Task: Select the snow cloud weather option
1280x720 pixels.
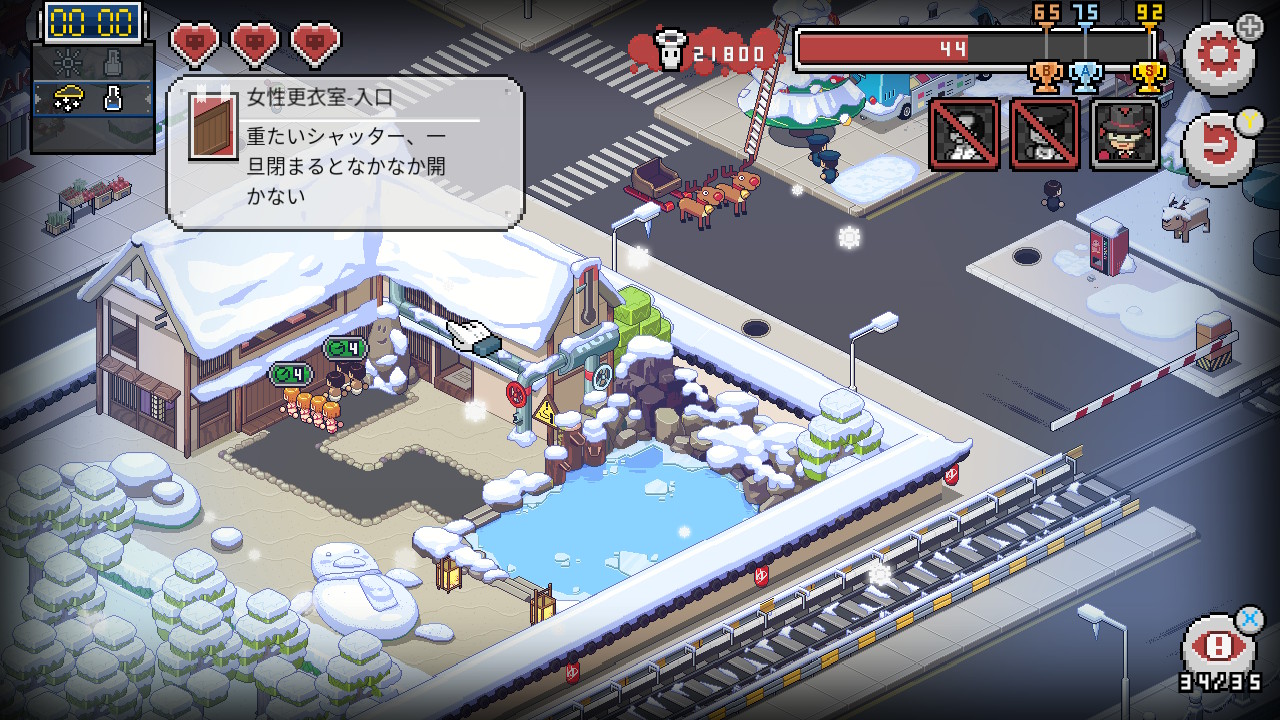Action: (67, 98)
